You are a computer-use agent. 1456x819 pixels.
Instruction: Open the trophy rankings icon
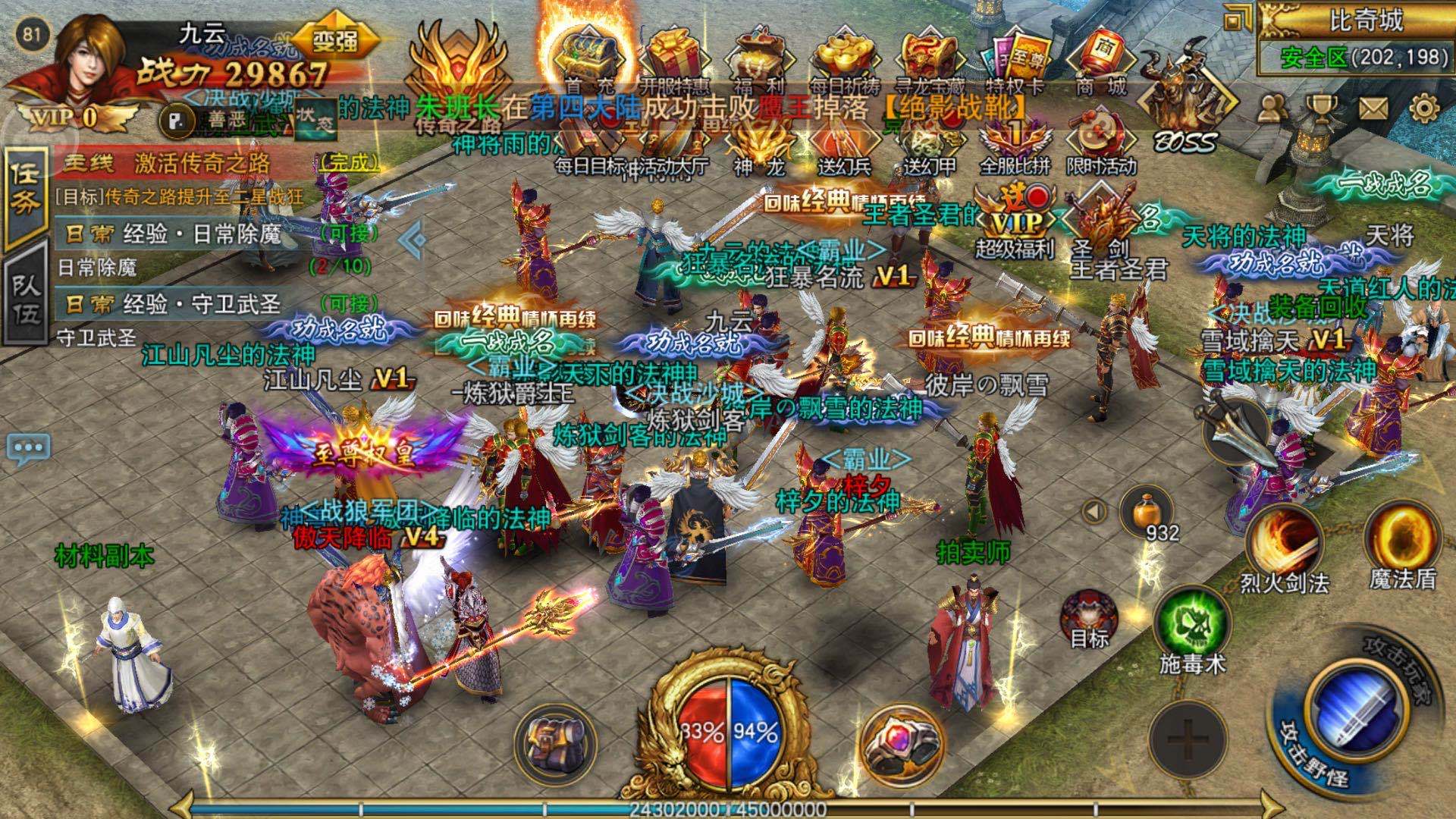point(1322,110)
